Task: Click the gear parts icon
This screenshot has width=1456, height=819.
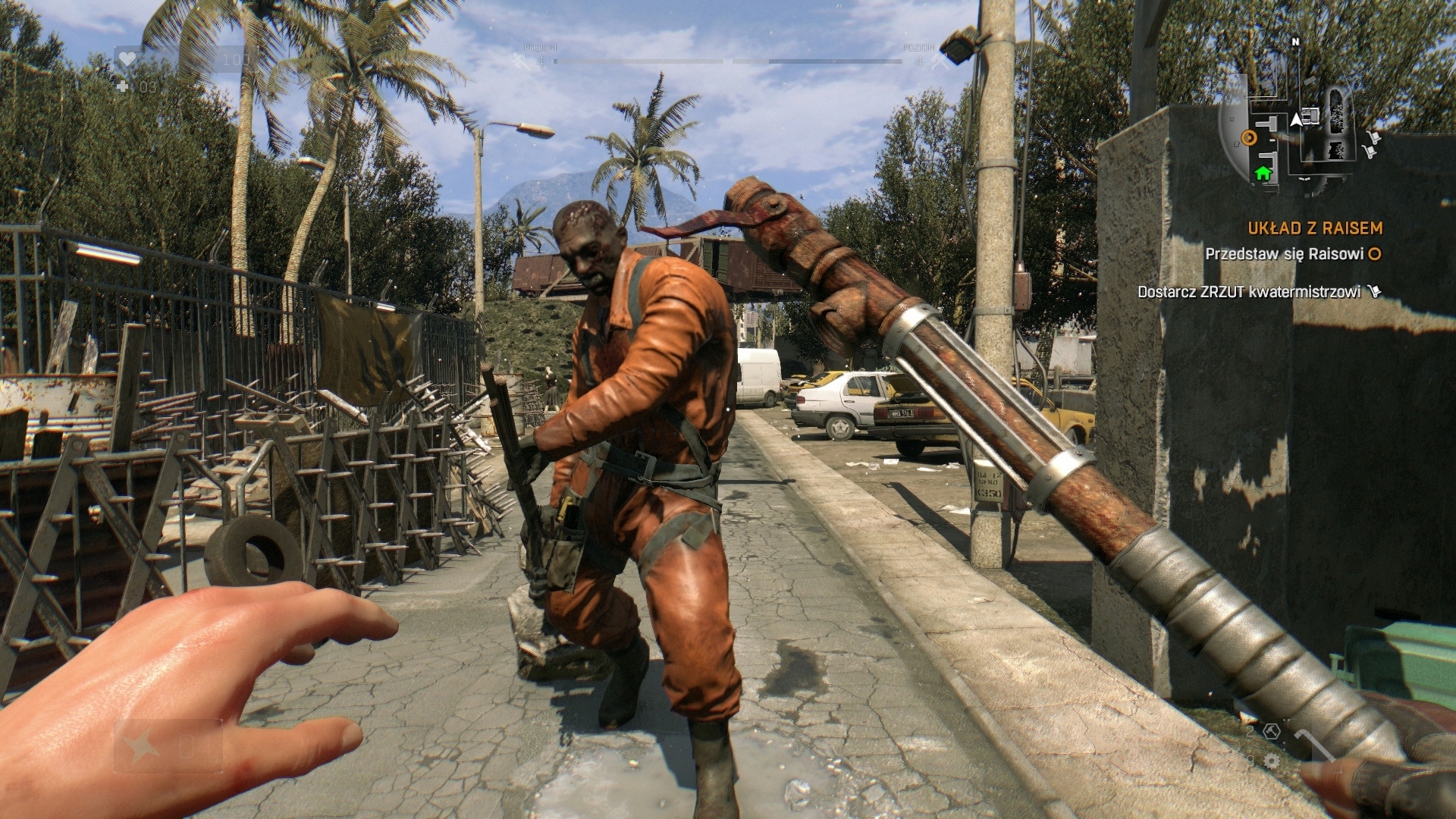Action: (1272, 760)
